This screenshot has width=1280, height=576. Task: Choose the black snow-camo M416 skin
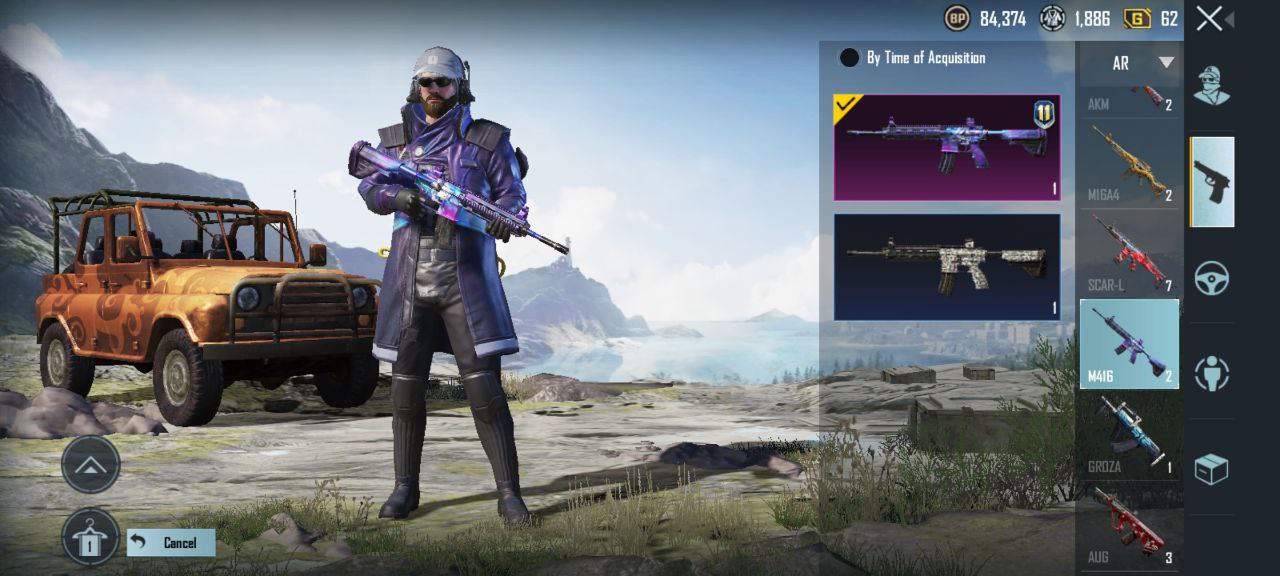pos(946,267)
